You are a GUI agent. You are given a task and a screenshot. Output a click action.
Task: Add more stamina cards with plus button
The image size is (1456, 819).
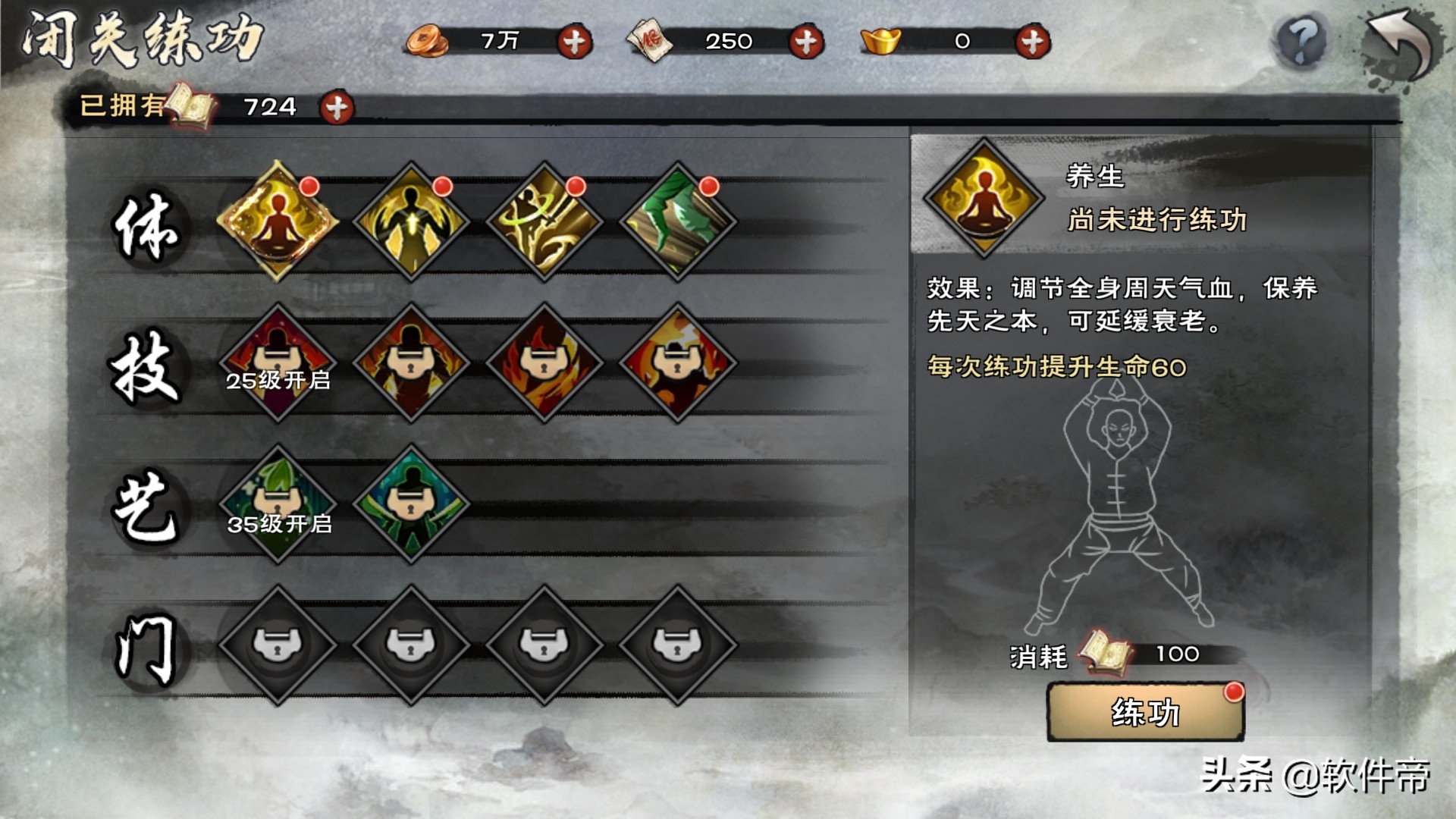pyautogui.click(x=805, y=42)
